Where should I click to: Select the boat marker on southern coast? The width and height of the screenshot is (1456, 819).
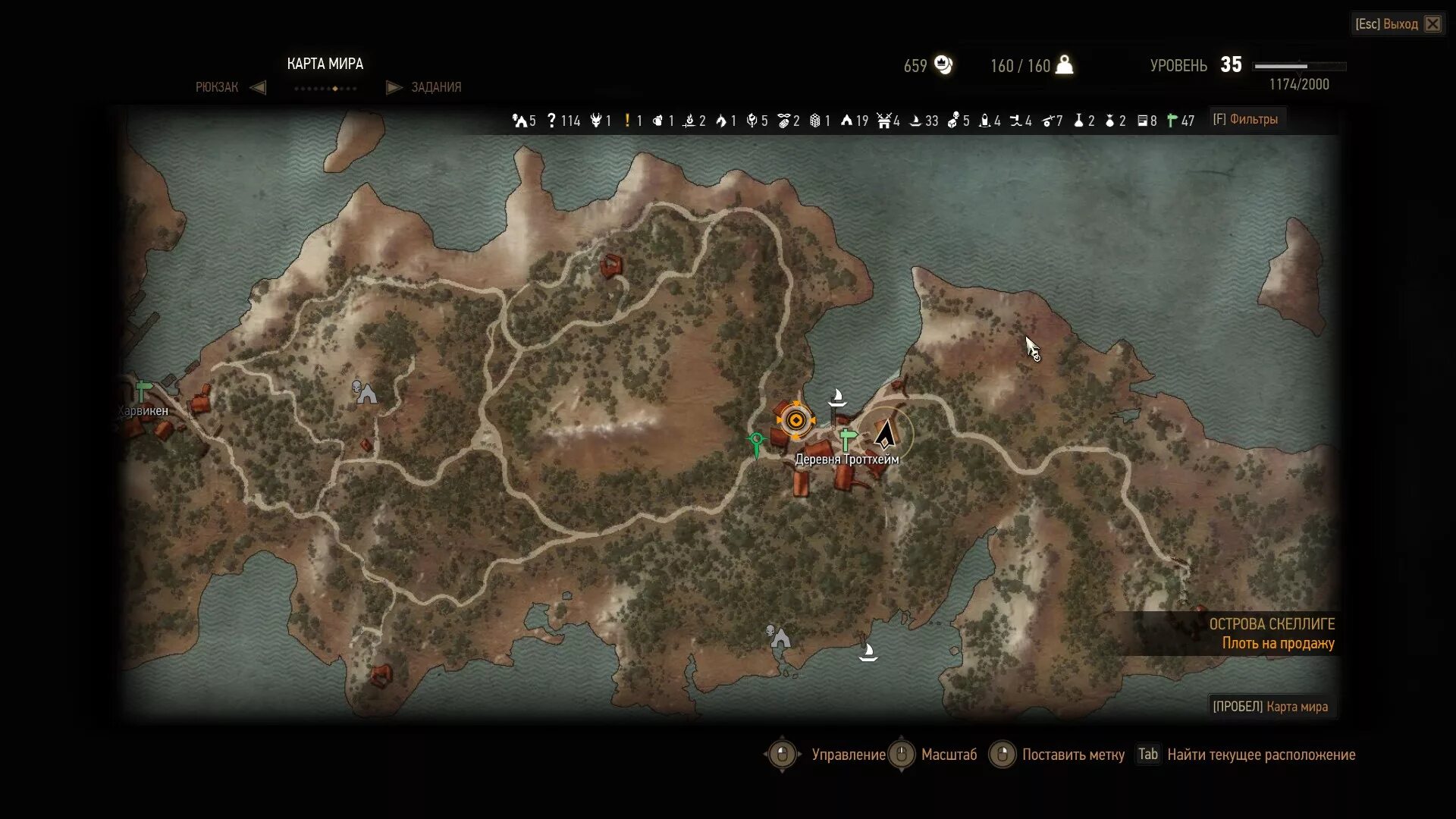click(x=868, y=652)
